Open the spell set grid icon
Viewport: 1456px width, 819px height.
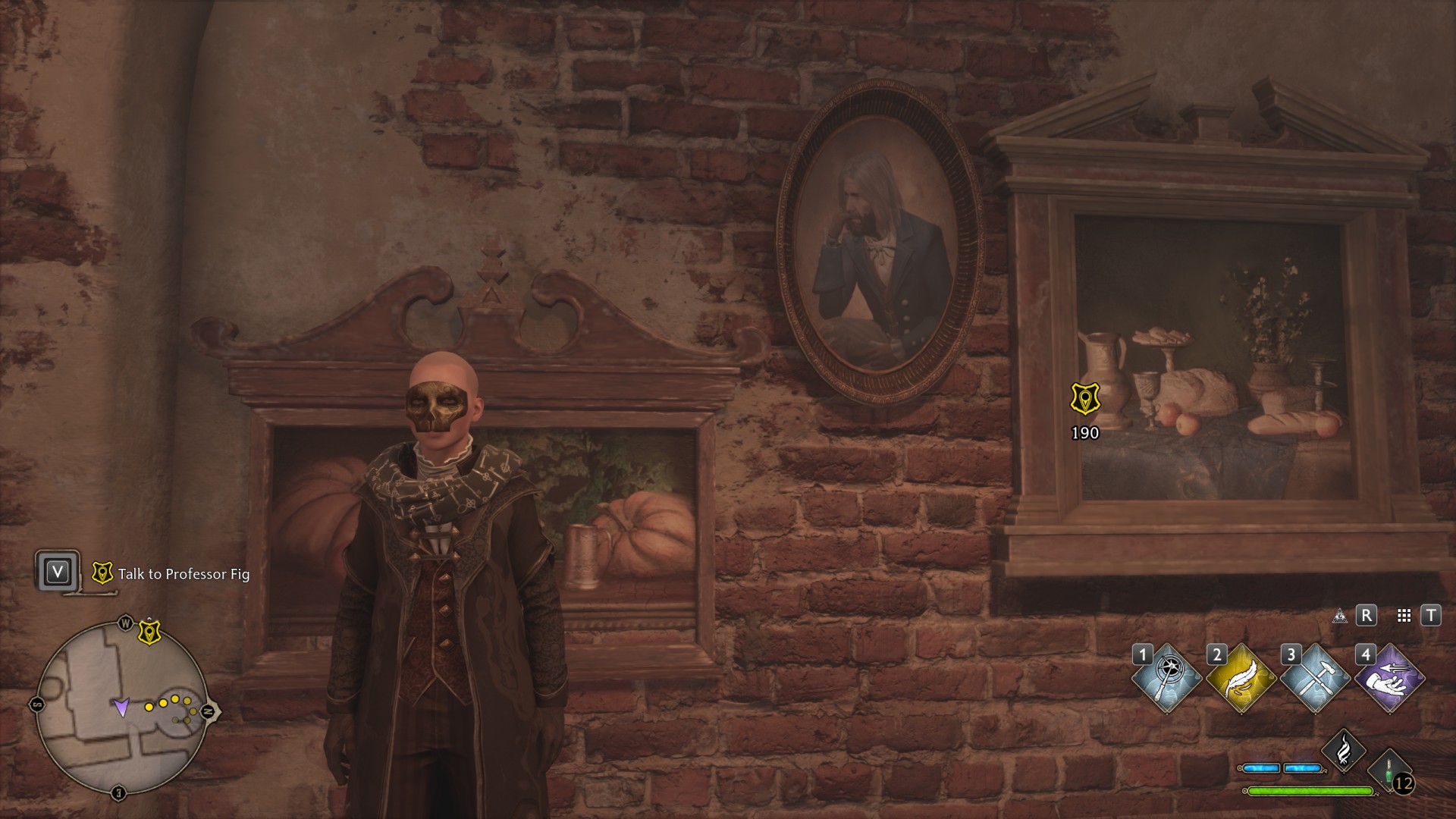[1404, 616]
